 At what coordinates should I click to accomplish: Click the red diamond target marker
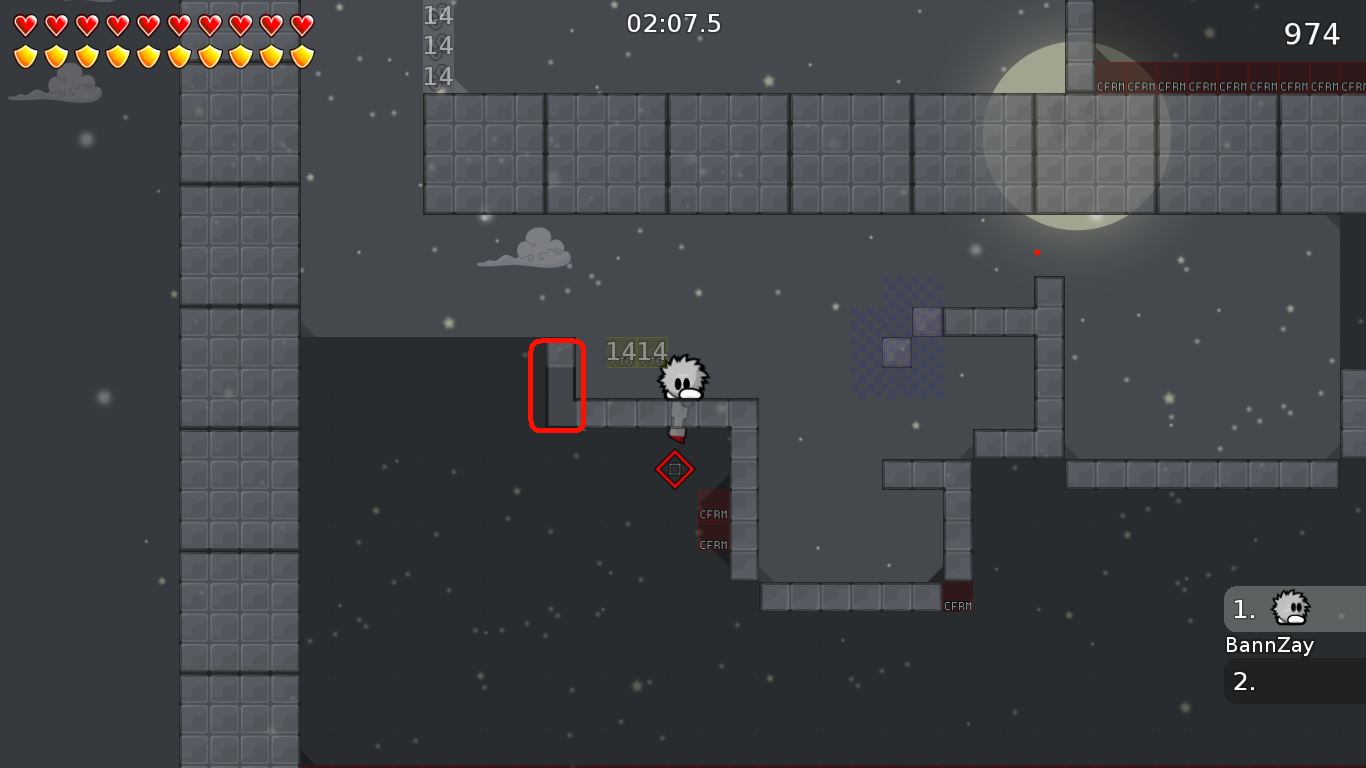click(675, 468)
